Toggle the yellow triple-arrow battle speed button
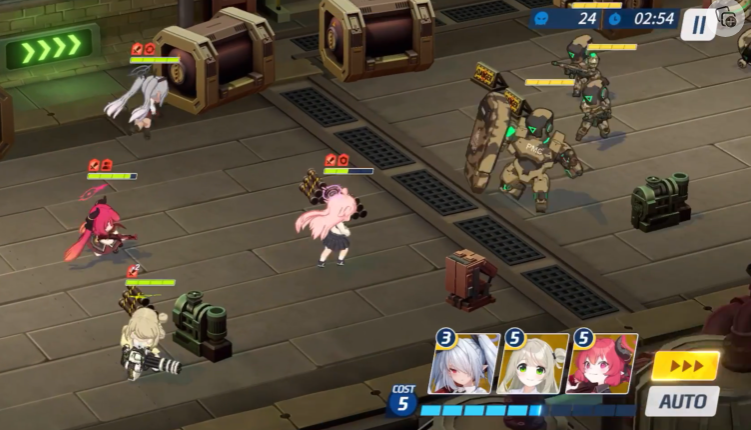Screen dimensions: 751x430 click(685, 366)
